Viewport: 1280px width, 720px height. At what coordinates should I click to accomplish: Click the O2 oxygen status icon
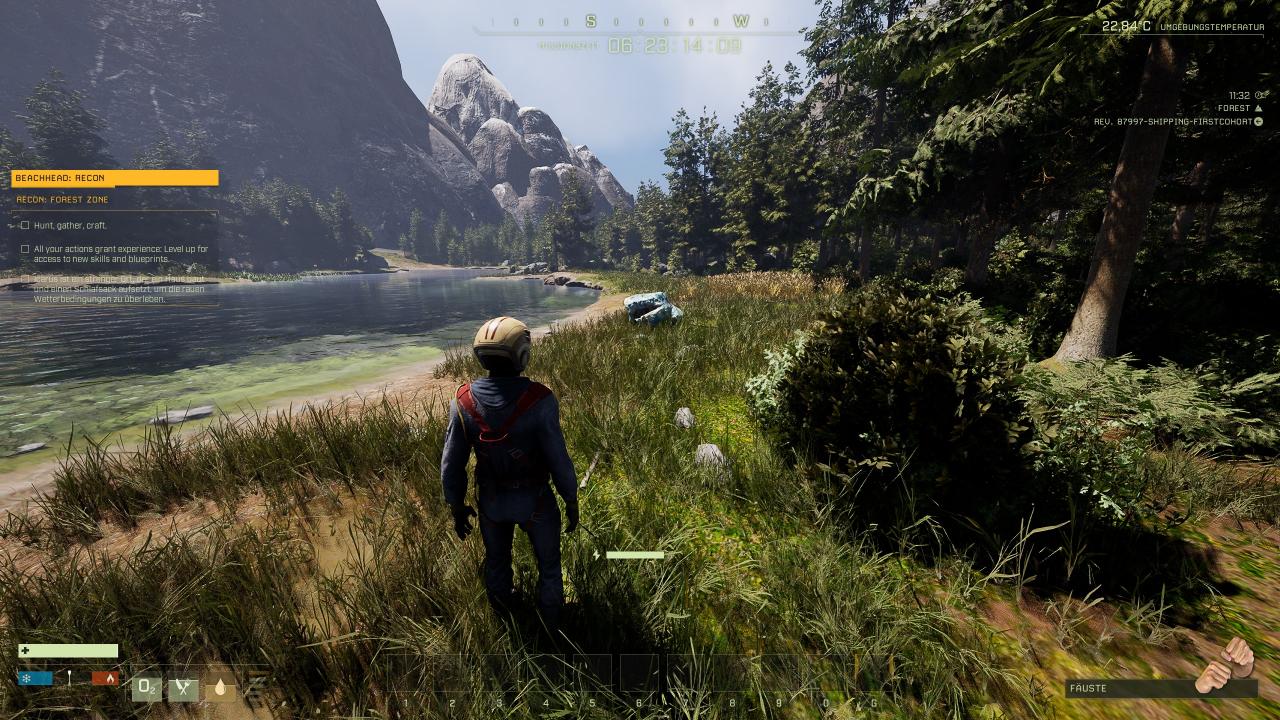coord(146,687)
